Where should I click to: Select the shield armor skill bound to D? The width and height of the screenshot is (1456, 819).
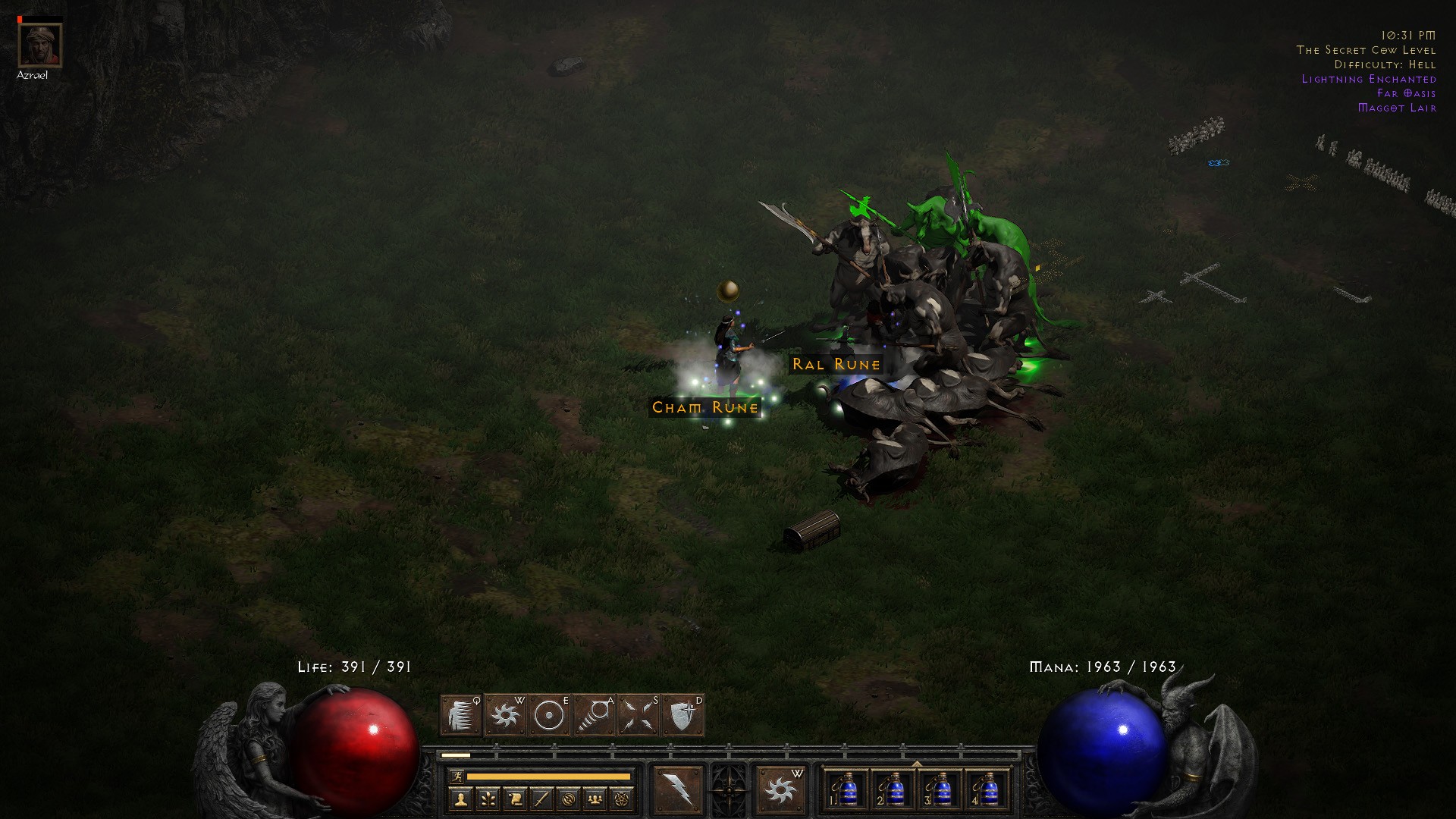tap(682, 715)
